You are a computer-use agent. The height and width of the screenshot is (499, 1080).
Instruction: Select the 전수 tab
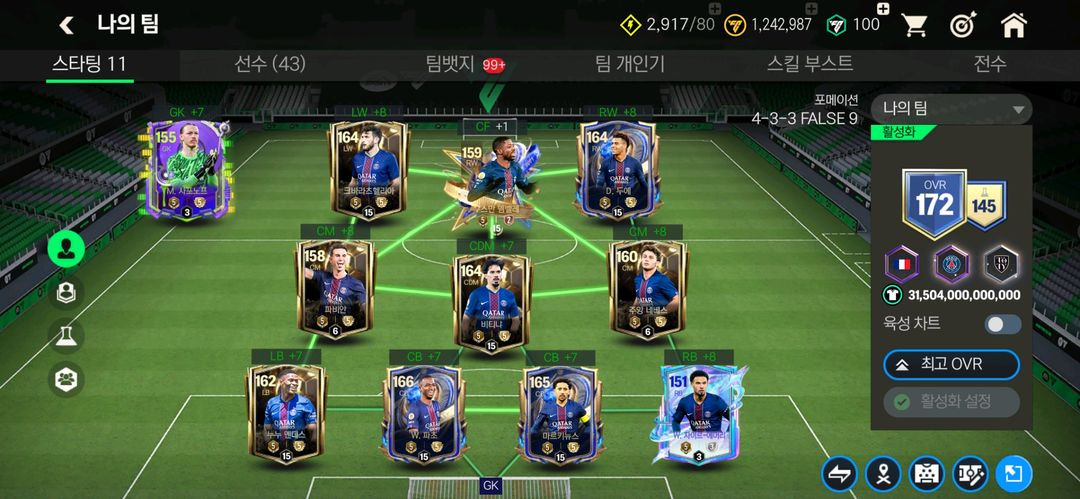tap(990, 64)
